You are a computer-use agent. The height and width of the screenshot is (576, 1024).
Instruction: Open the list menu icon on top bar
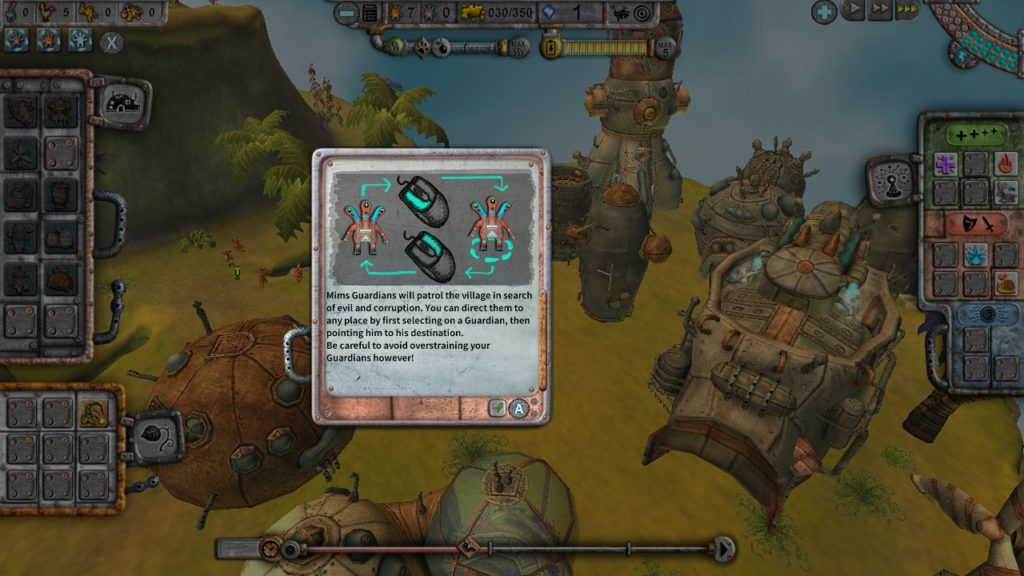(371, 13)
